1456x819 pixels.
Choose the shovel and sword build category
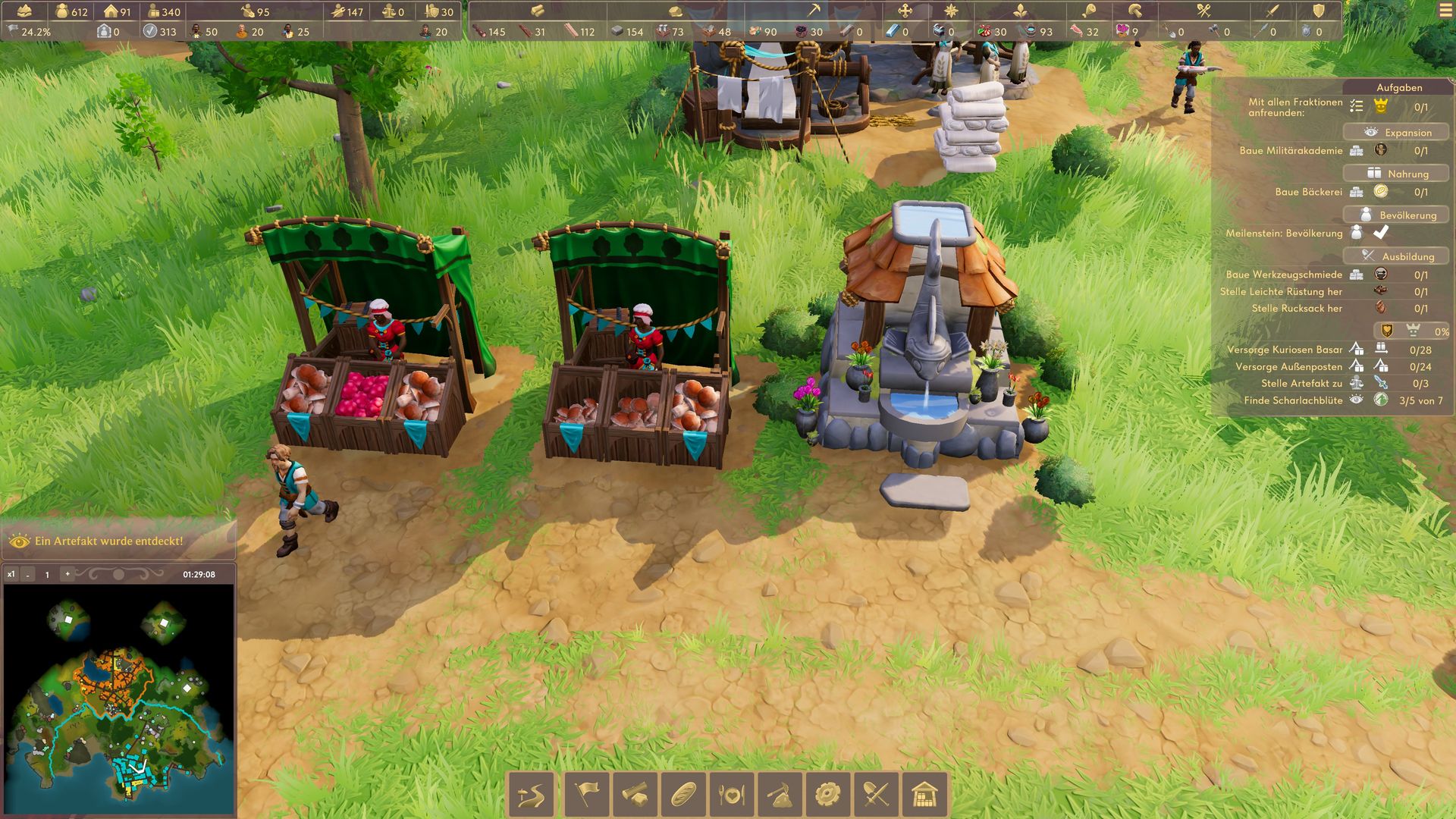coord(877,795)
